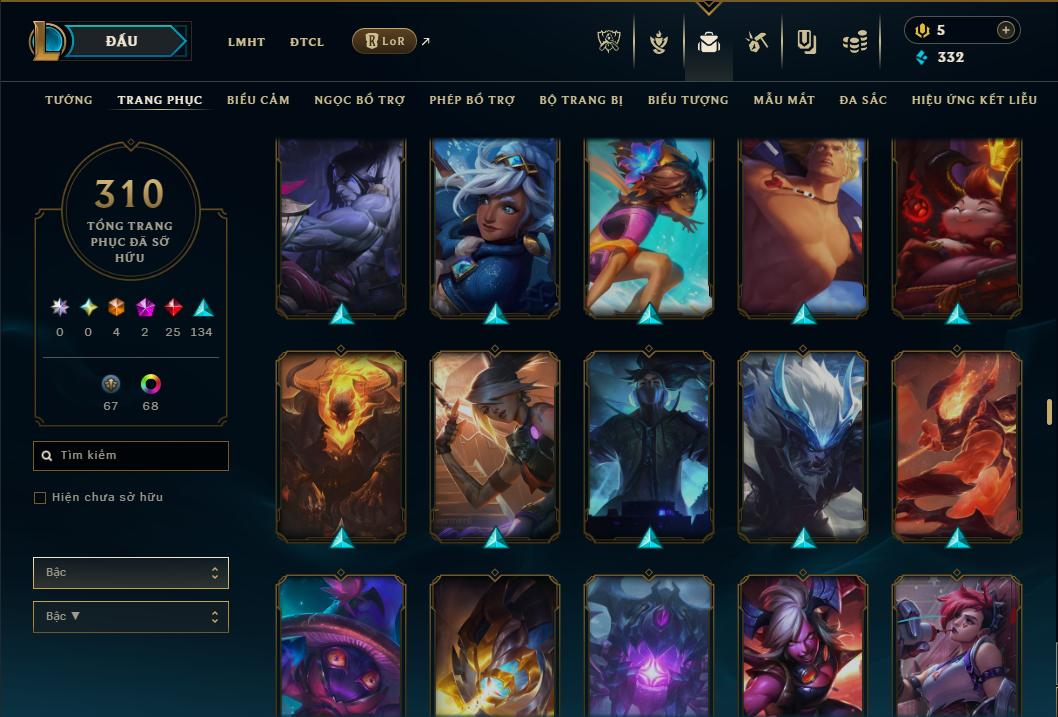Viewport: 1058px width, 717px height.
Task: Click the plus button to buy currency
Action: 1006,30
